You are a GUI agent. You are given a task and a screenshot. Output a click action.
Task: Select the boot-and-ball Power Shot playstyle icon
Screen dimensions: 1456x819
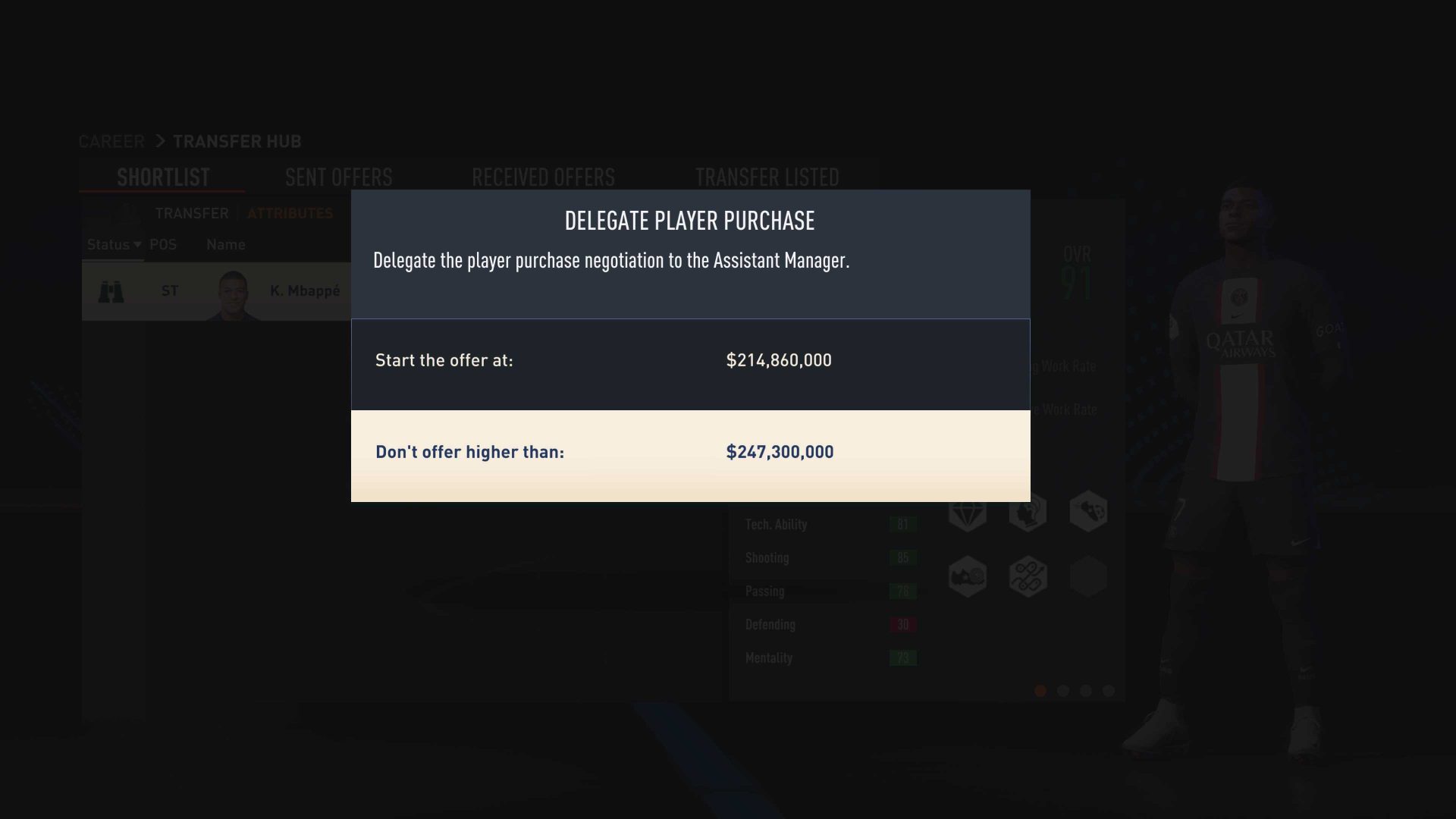[x=968, y=576]
